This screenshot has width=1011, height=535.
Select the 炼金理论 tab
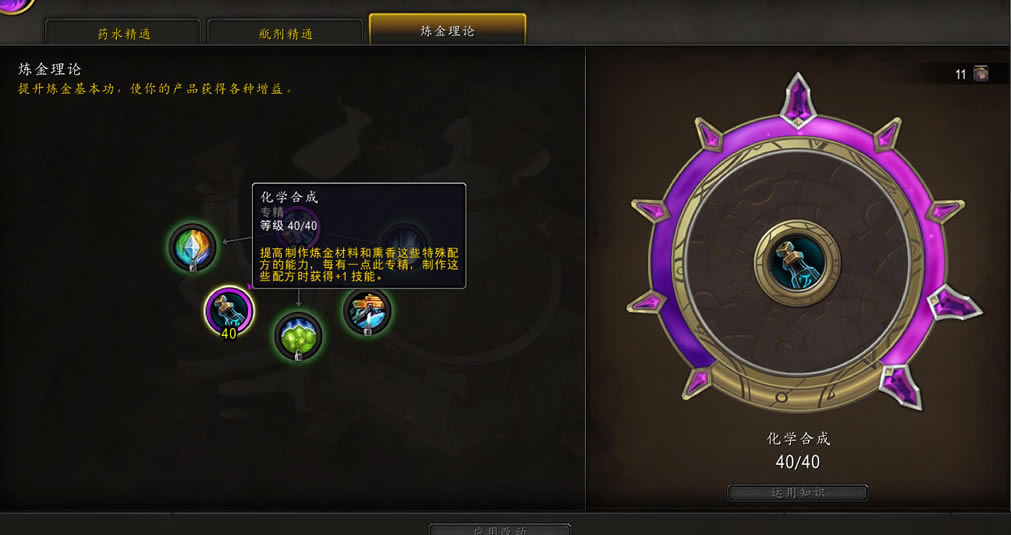pyautogui.click(x=447, y=30)
